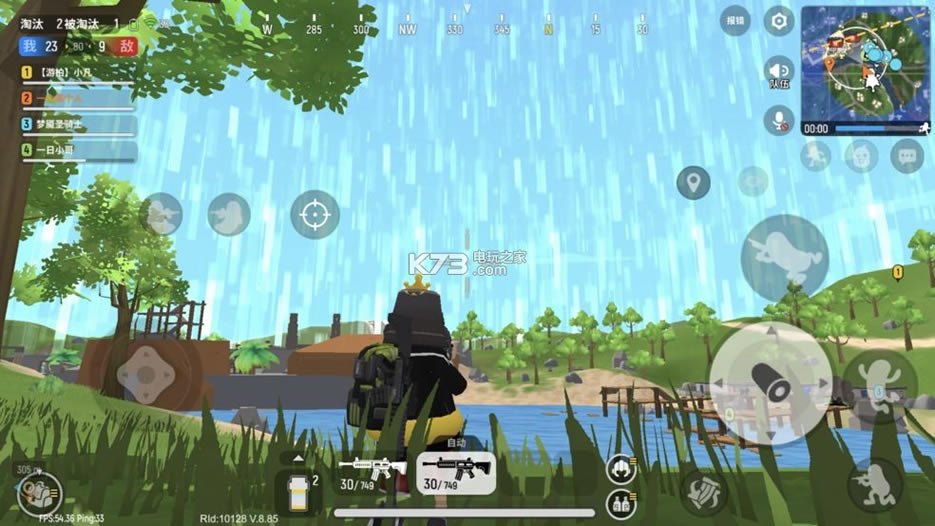The image size is (935, 526).
Task: Open the chat speech bubble button
Action: (x=907, y=155)
